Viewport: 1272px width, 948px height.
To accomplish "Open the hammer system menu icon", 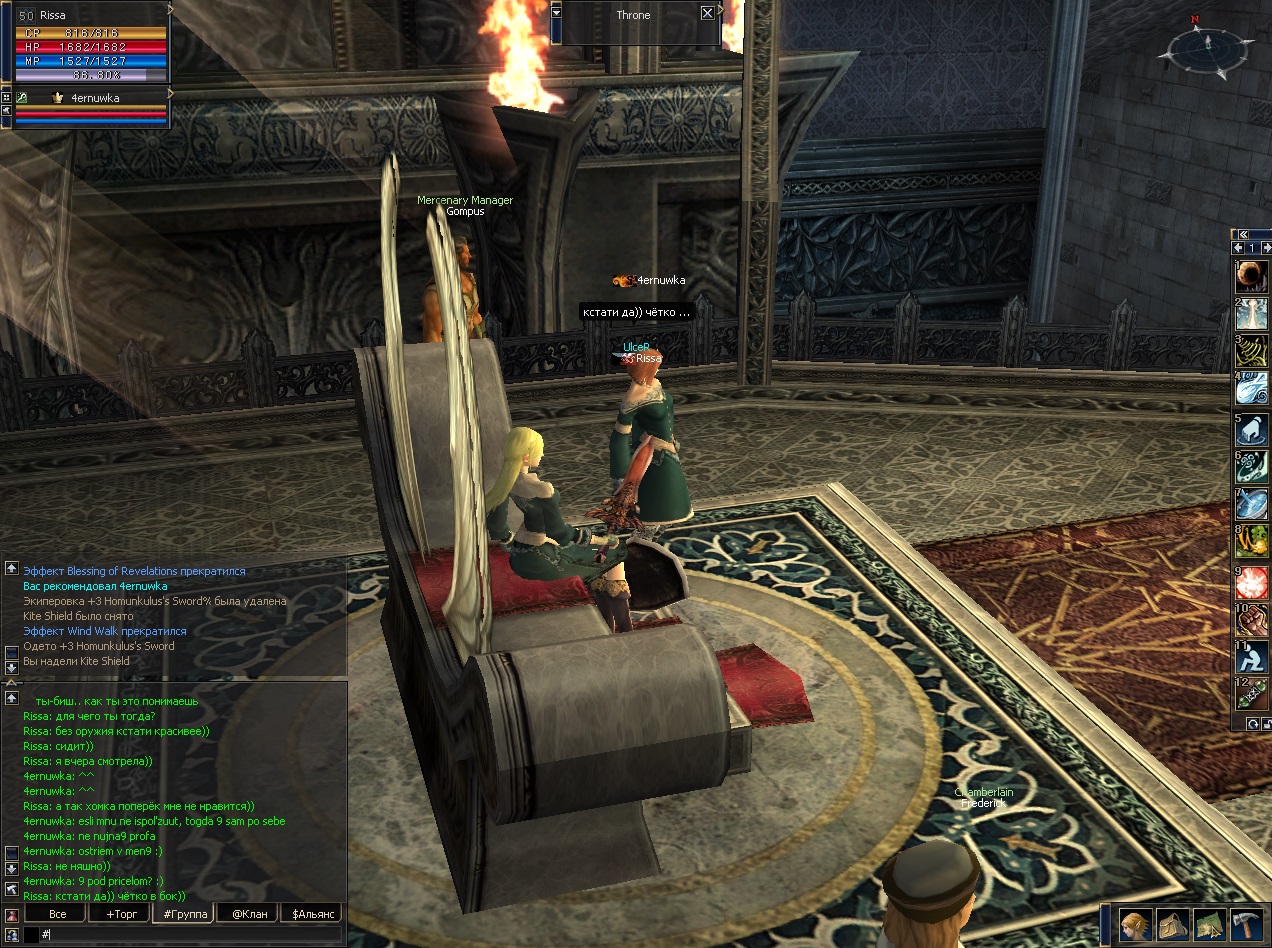I will (1246, 923).
